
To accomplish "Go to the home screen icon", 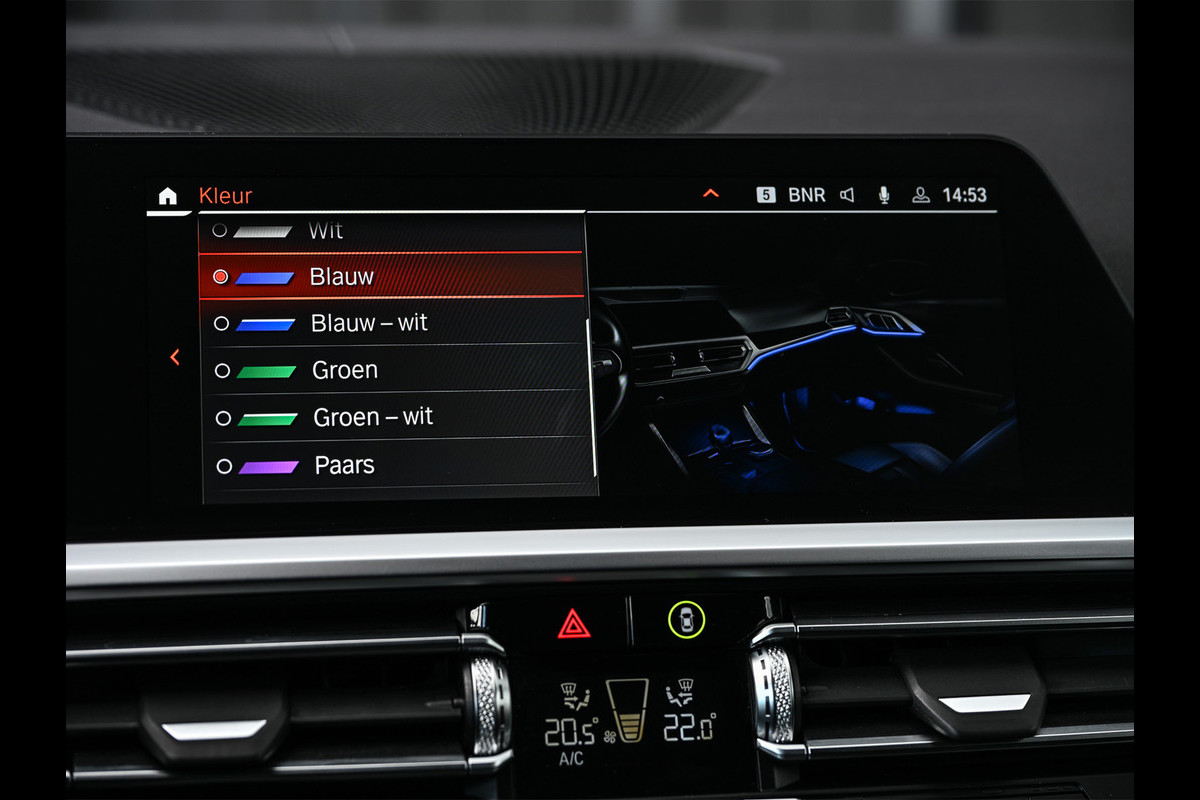I will [167, 196].
